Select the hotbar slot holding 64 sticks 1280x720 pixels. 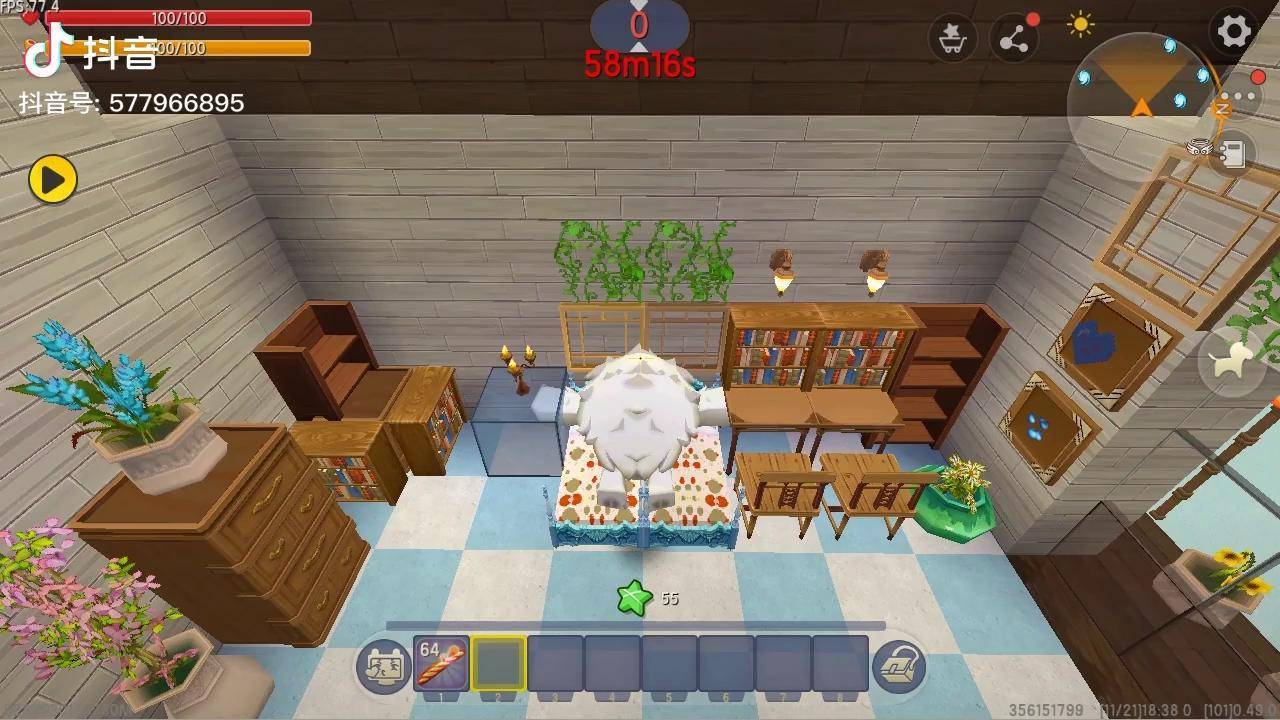442,663
